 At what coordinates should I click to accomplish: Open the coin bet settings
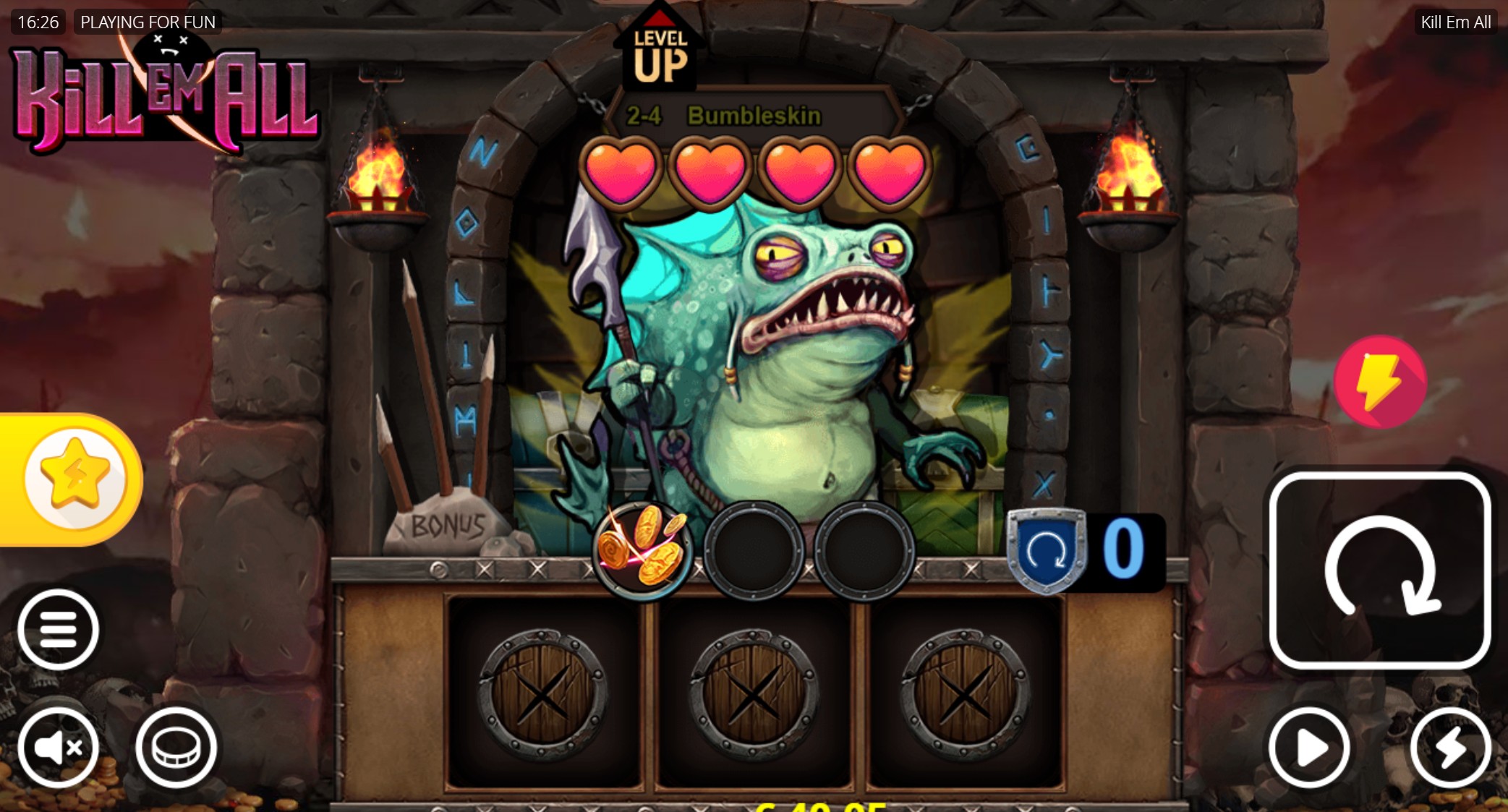176,747
